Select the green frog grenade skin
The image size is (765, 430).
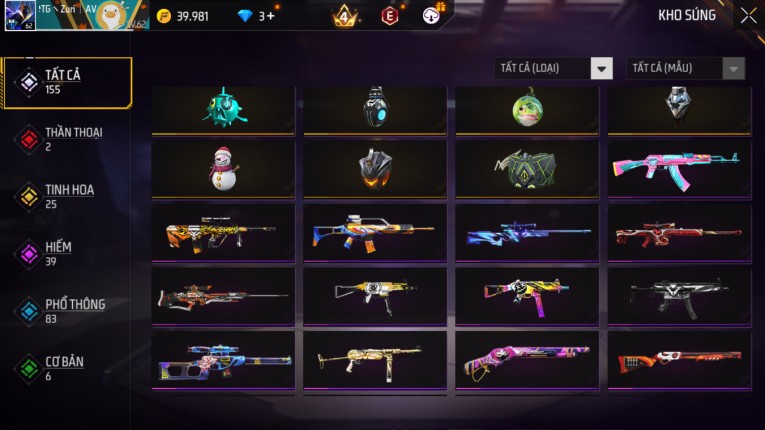pos(527,106)
